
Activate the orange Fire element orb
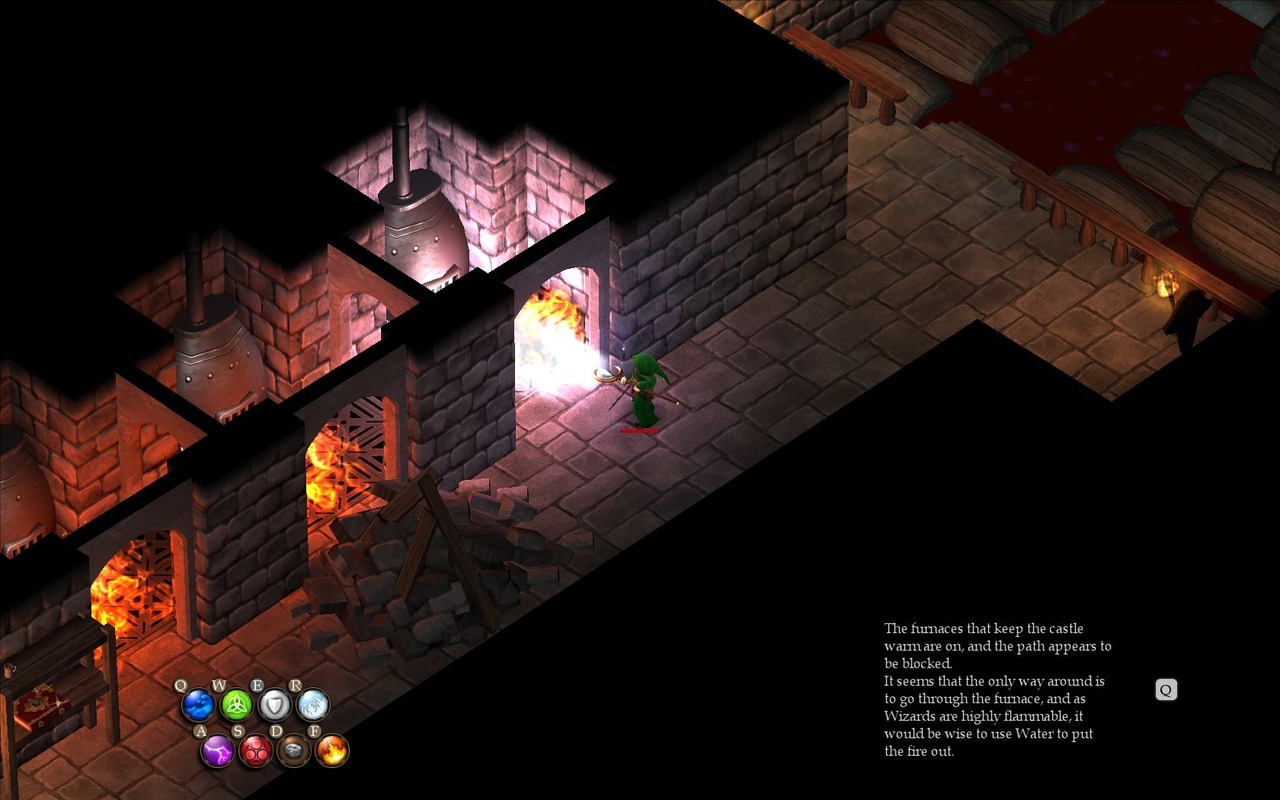(332, 750)
